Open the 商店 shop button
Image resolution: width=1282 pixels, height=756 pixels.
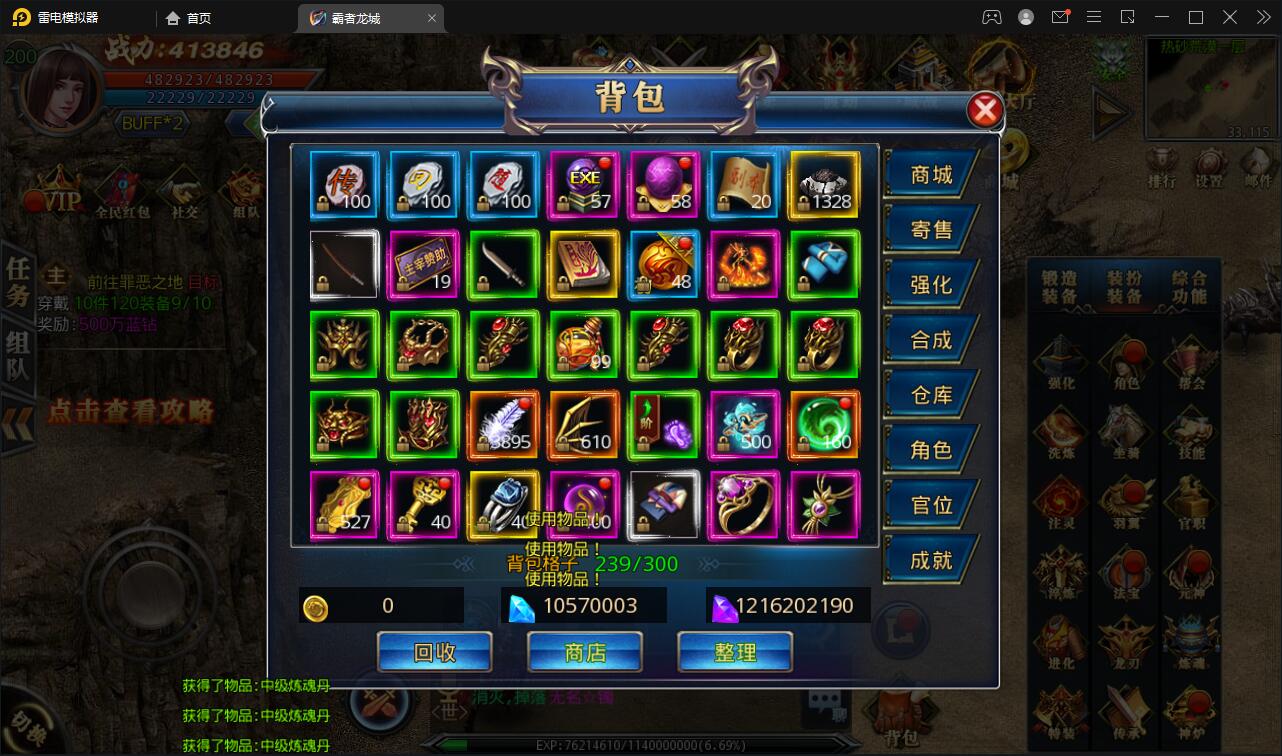585,653
